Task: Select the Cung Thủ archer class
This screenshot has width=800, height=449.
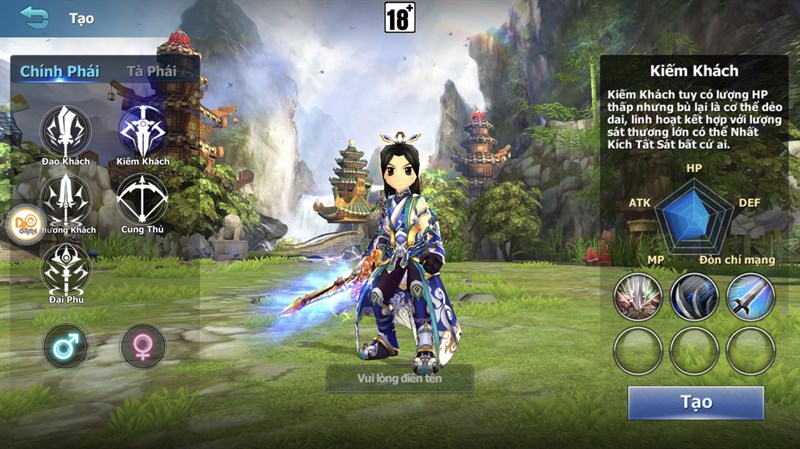Action: tap(143, 199)
